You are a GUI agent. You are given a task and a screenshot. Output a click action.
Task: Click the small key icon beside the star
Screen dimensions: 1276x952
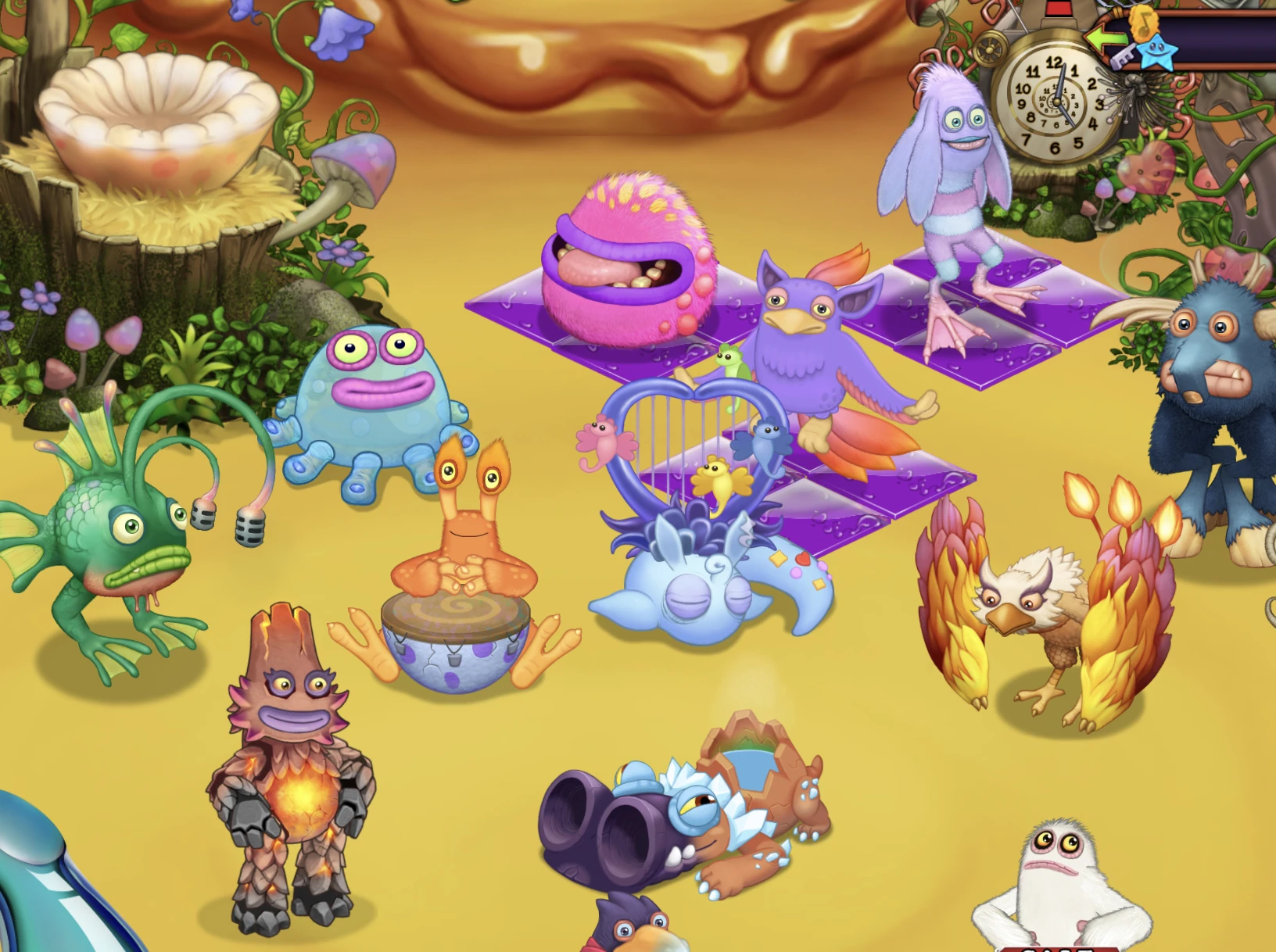click(x=1124, y=58)
